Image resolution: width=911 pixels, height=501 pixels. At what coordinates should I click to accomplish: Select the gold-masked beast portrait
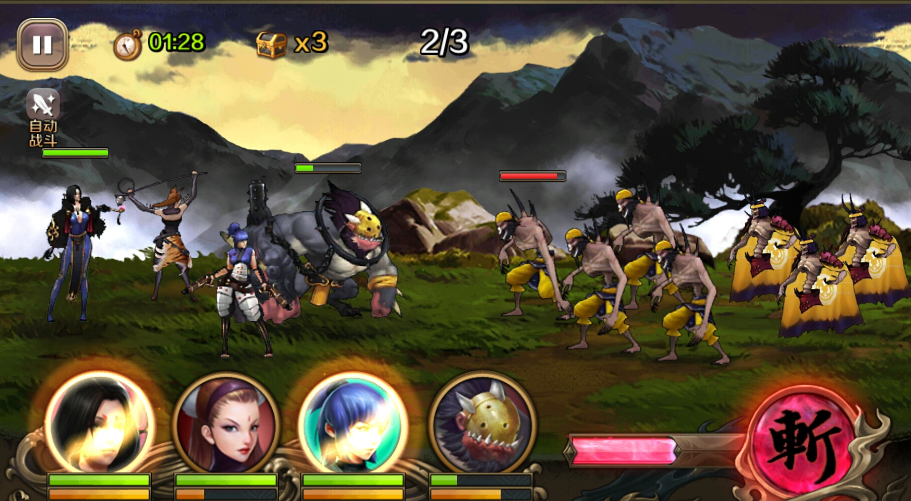(482, 424)
